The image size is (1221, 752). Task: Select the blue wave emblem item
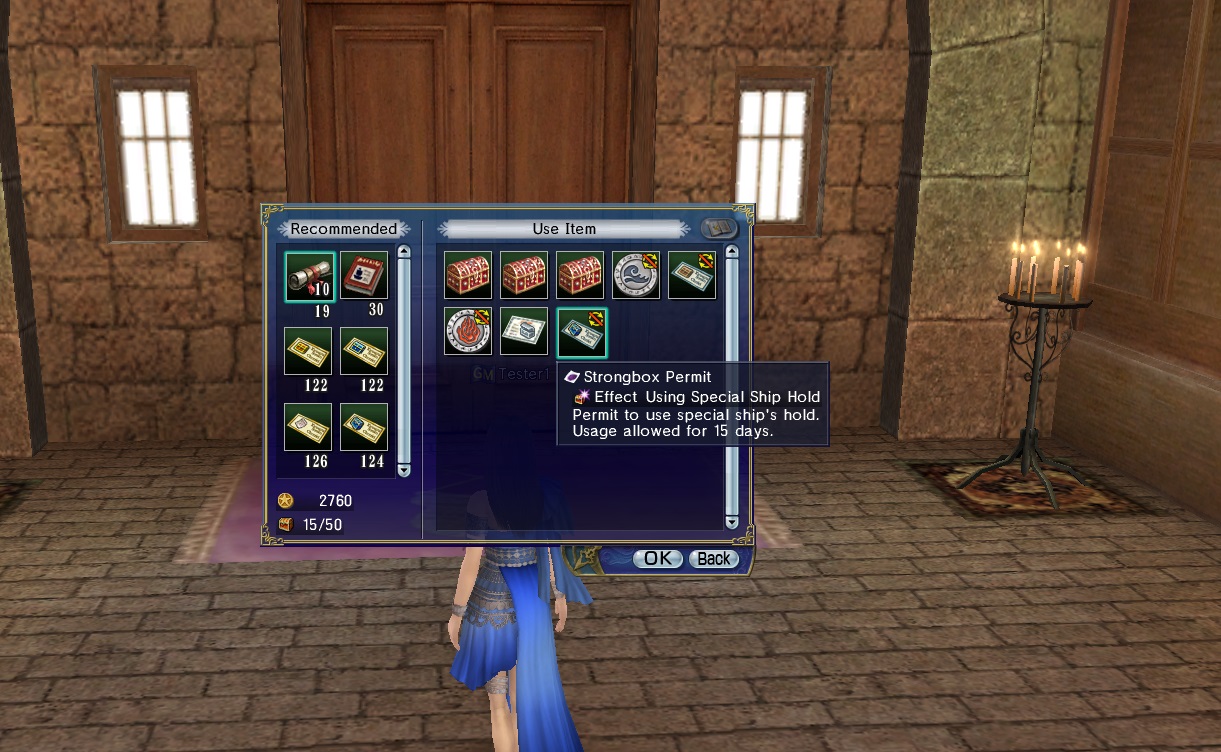coord(636,275)
